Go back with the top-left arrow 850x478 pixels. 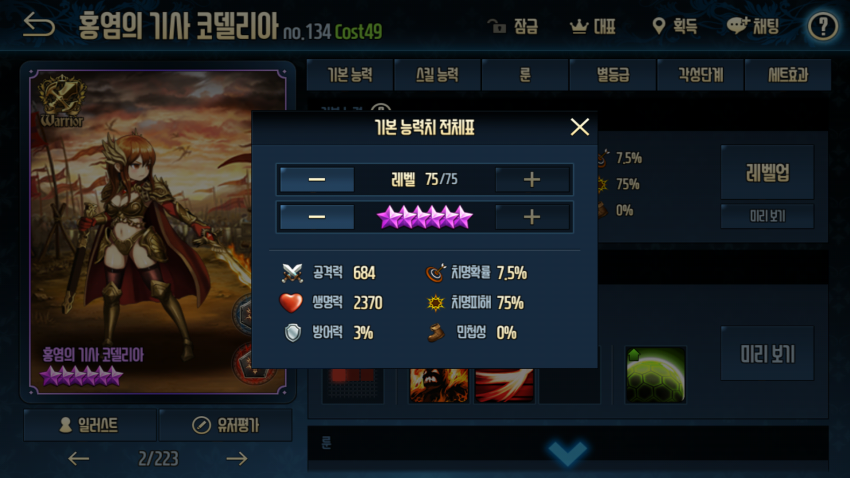(x=39, y=26)
